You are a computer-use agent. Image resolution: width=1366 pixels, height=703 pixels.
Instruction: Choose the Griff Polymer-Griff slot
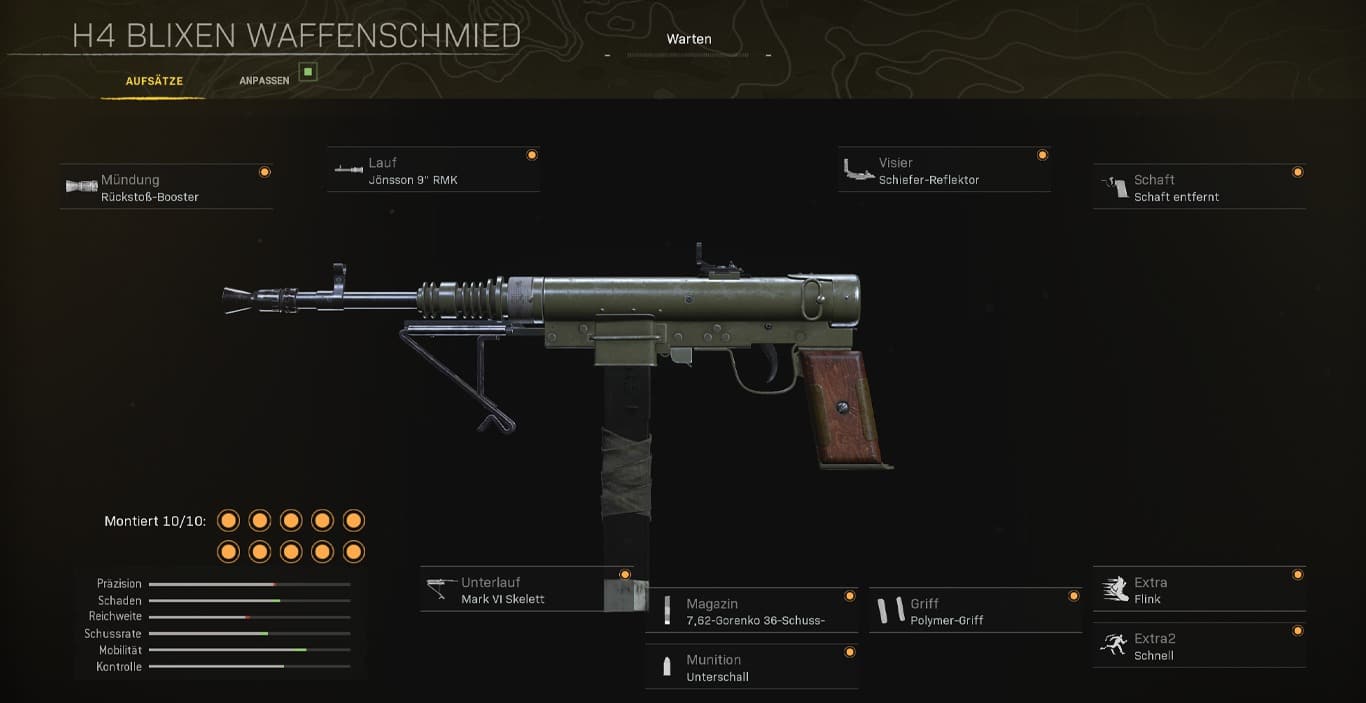click(x=975, y=611)
